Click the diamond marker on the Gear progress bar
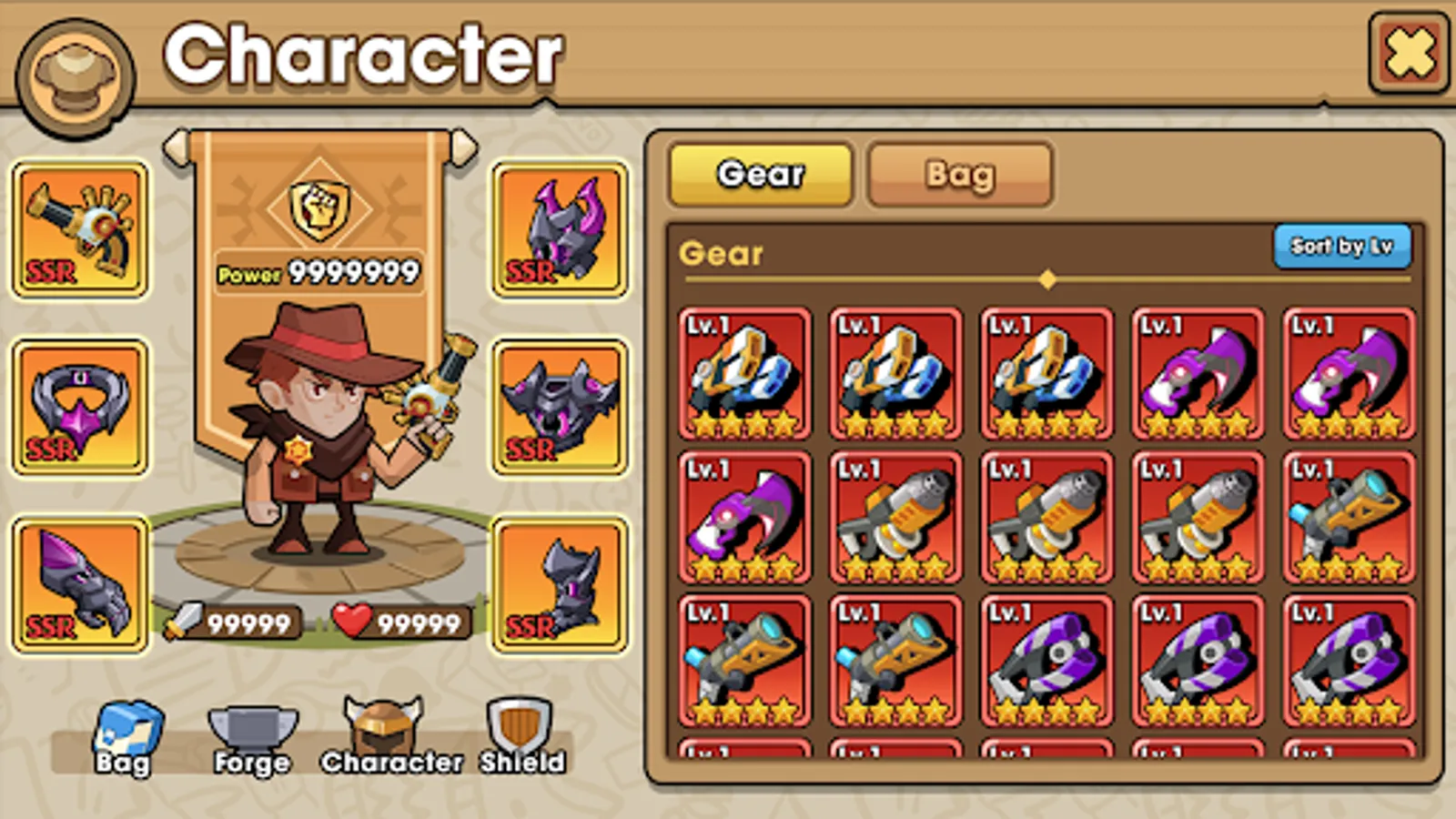This screenshot has height=819, width=1456. pyautogui.click(x=1048, y=280)
